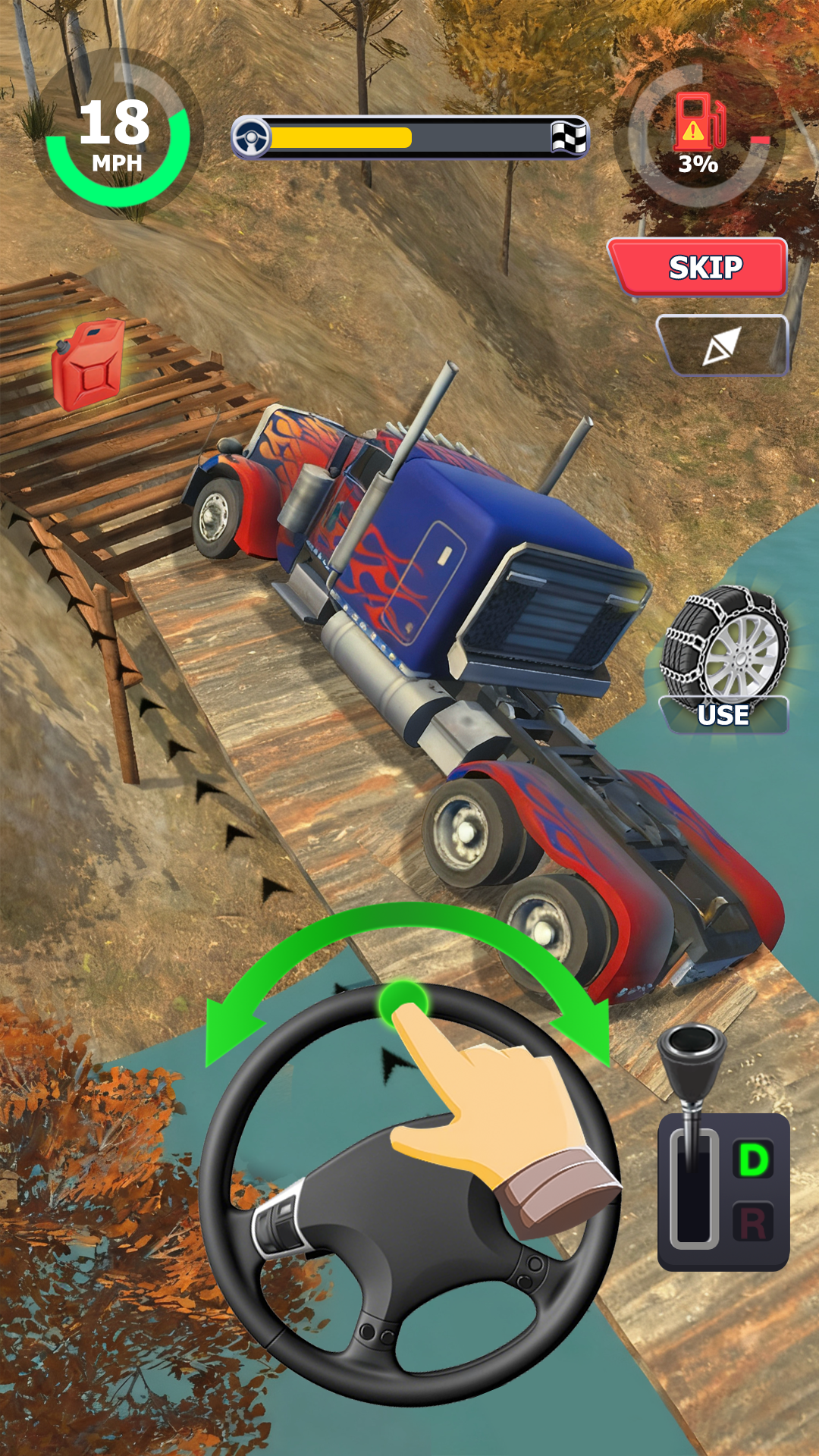Click the steering wheel control
This screenshot has height=1456, width=819.
tap(408, 1194)
